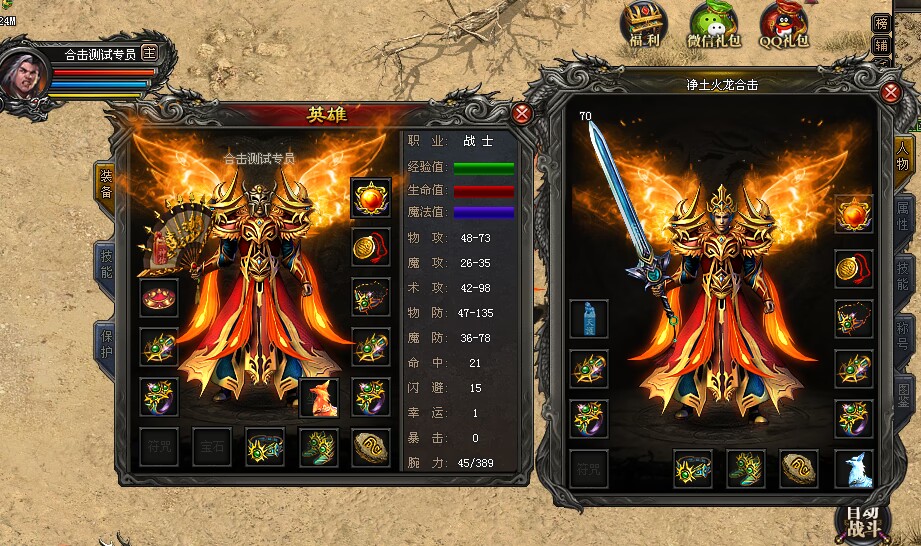Open the QQ礼包 gift pack
Image resolution: width=921 pixels, height=546 pixels.
783,25
